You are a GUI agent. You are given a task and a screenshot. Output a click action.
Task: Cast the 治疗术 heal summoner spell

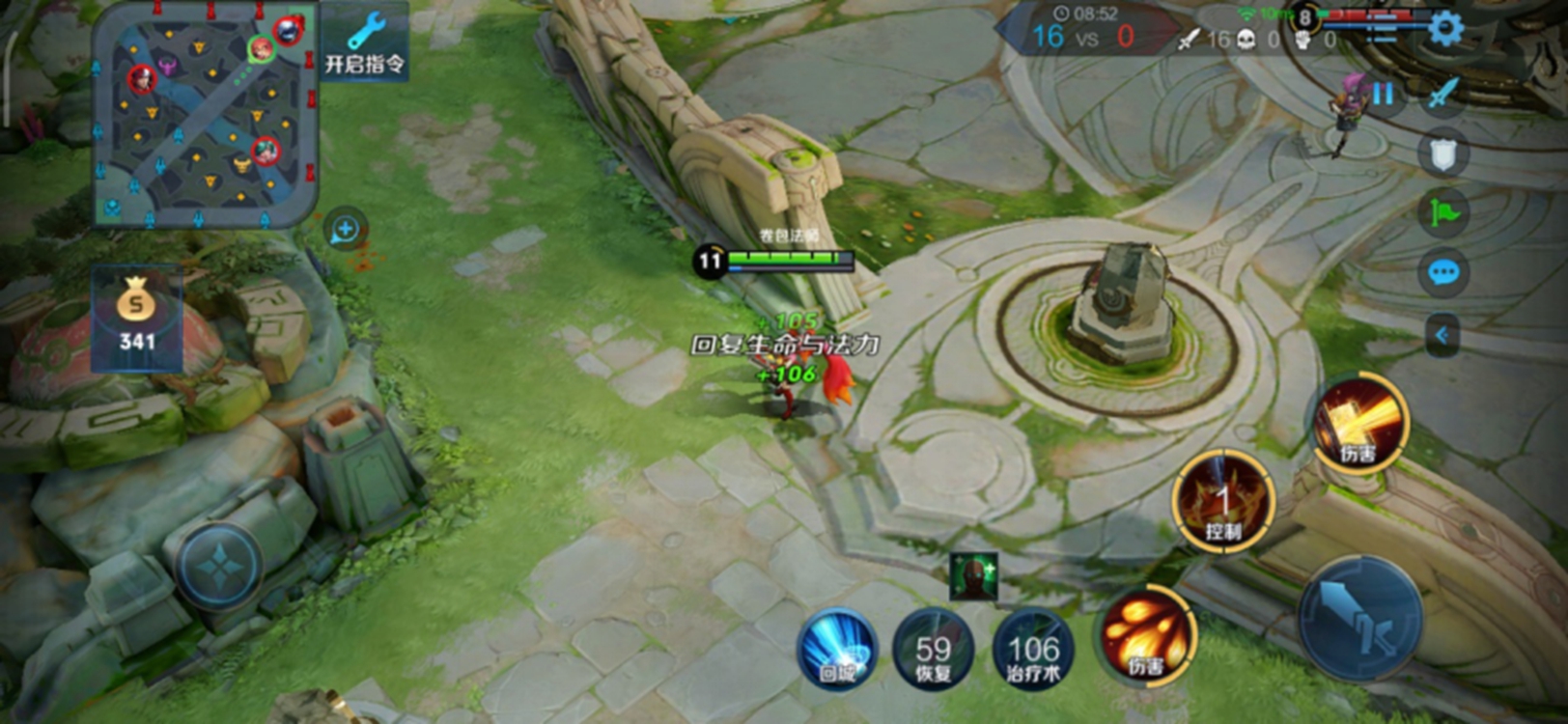coord(1033,650)
